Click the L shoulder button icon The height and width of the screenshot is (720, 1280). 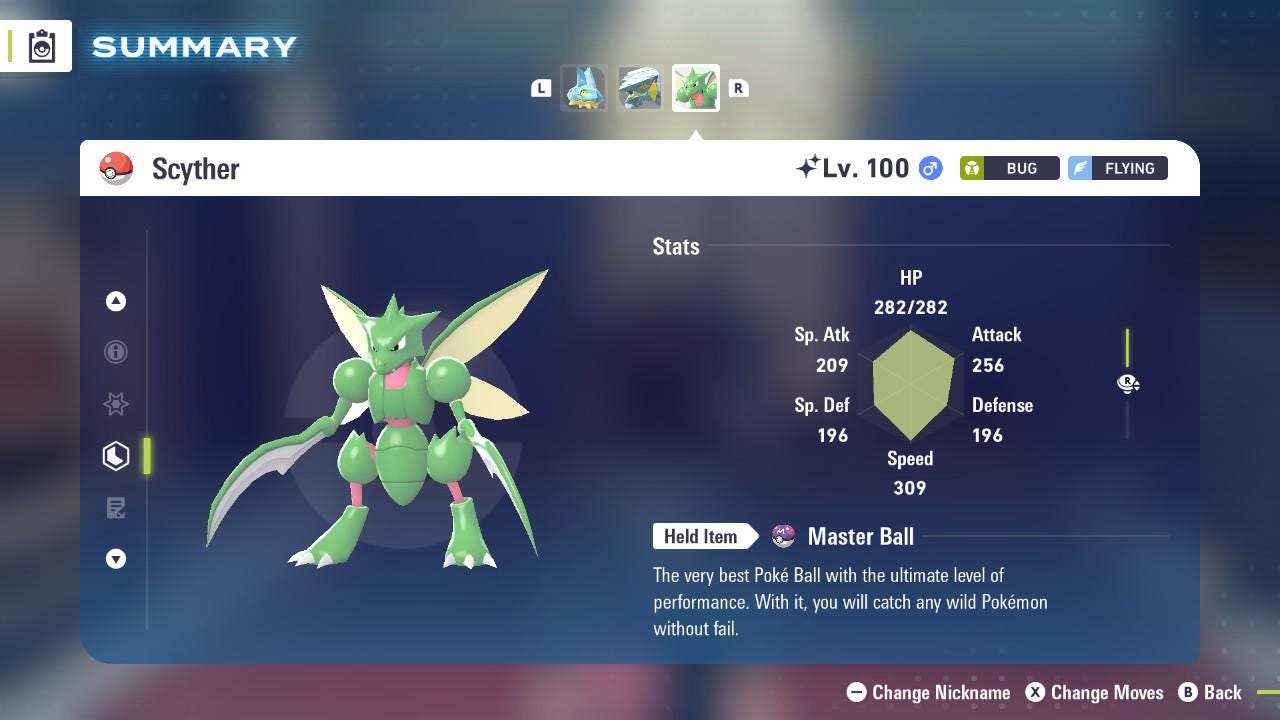click(541, 88)
